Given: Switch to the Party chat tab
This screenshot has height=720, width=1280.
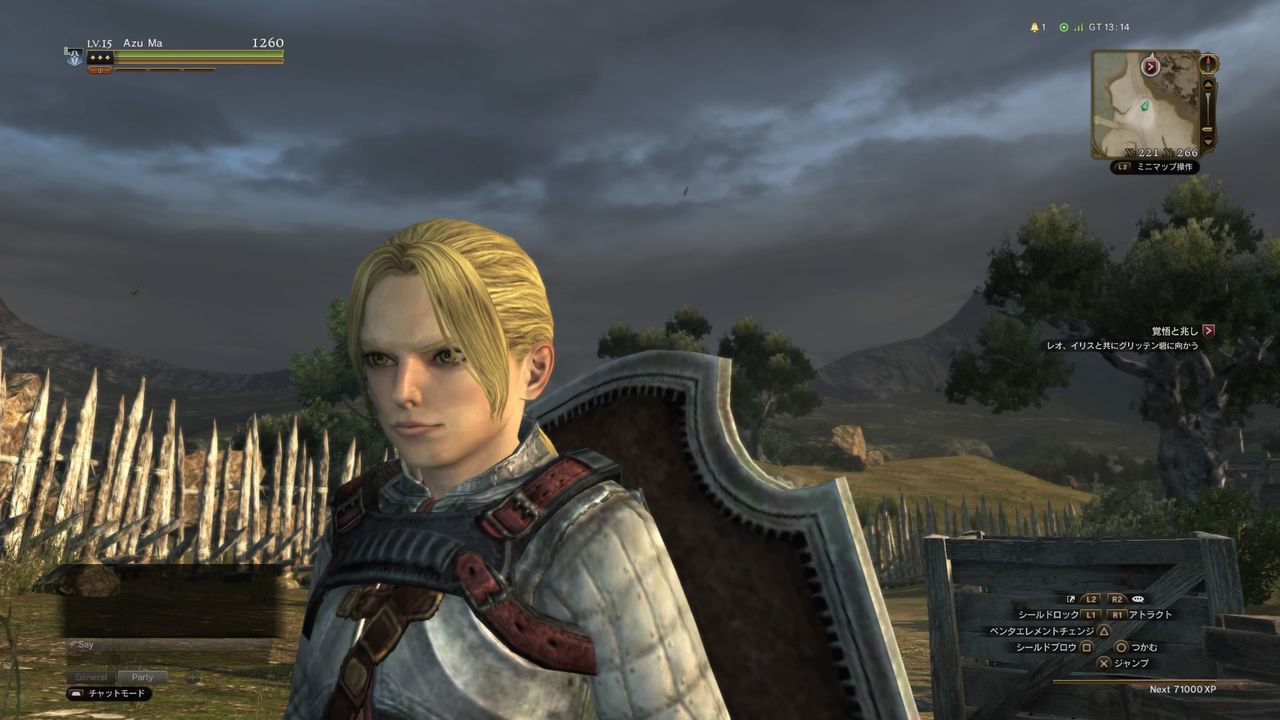Looking at the screenshot, I should tap(143, 677).
